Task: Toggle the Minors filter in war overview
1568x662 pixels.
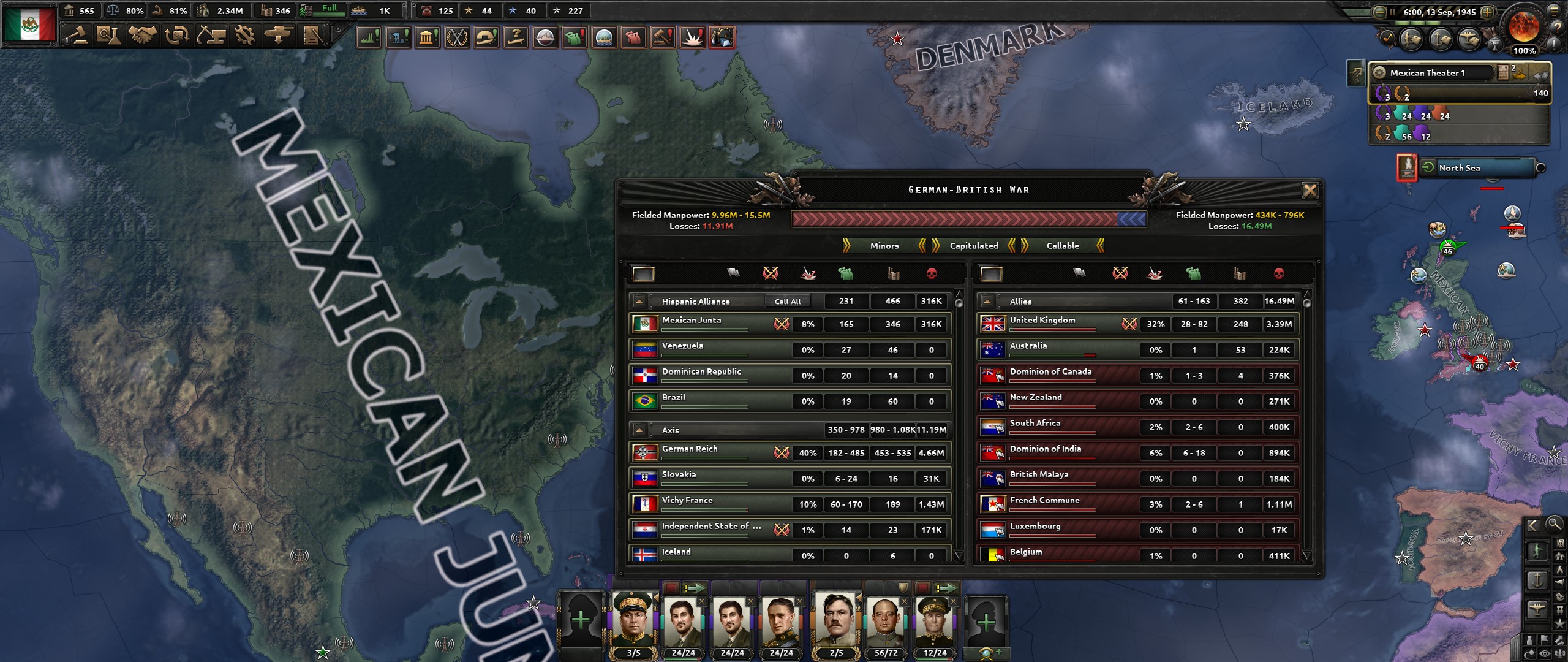Action: [883, 246]
